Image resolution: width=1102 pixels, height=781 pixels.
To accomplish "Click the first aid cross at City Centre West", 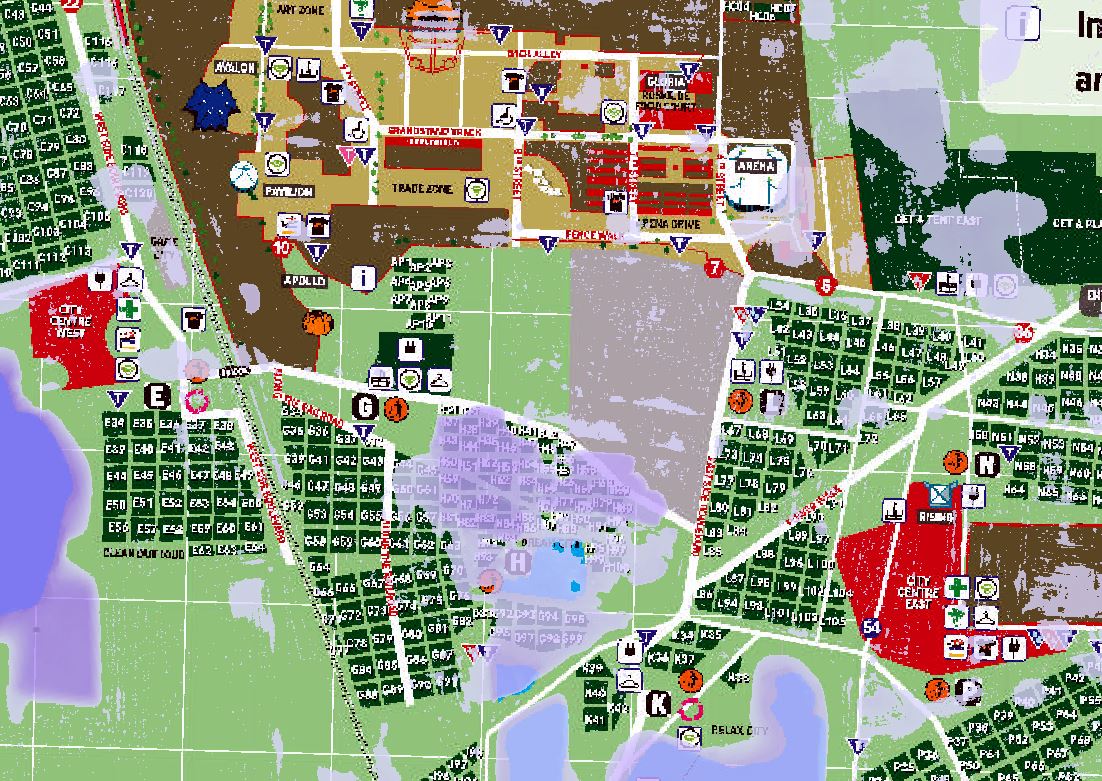I will [x=128, y=309].
